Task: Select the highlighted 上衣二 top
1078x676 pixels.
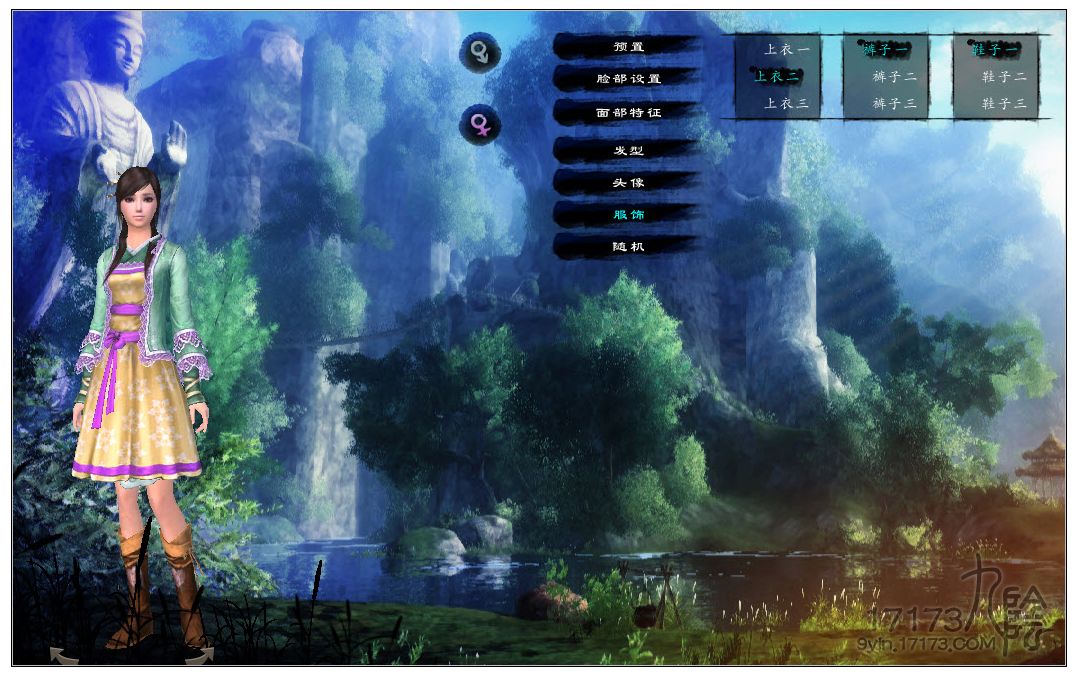Action: pyautogui.click(x=777, y=76)
